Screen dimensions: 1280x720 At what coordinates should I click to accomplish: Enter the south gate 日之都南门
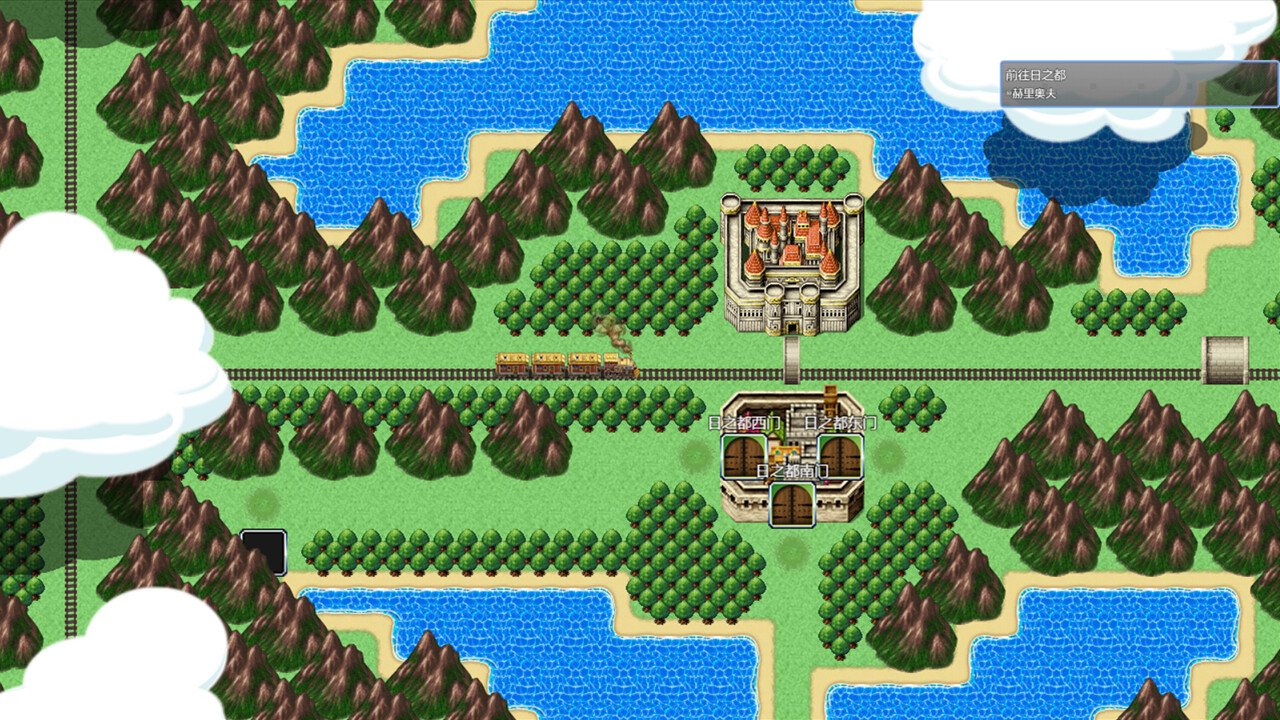pos(791,505)
